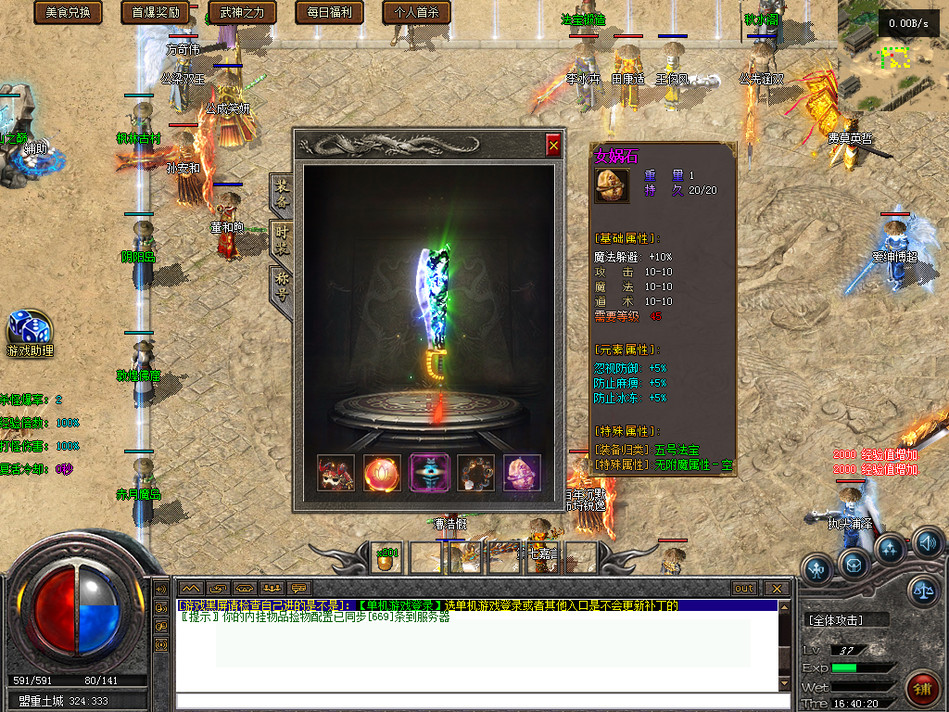Select the orange lotus orb slot
Screen dimensions: 949x712
tap(382, 473)
